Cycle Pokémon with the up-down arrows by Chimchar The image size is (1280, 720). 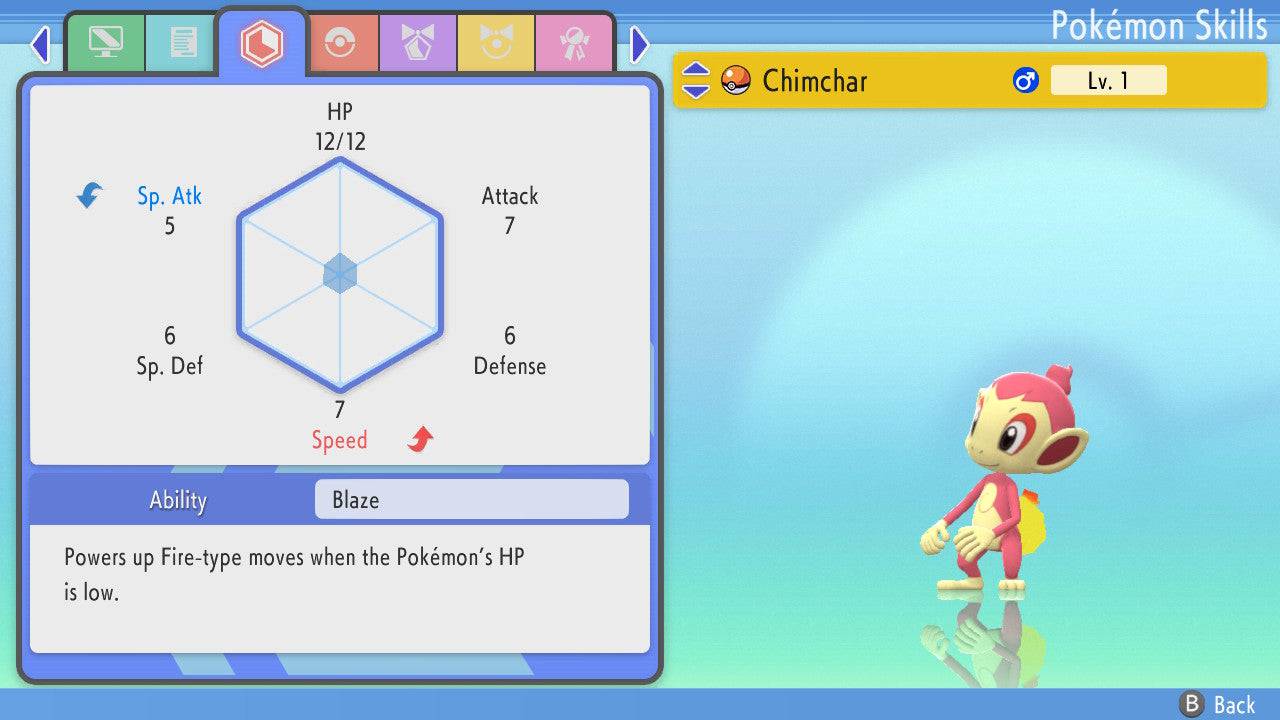[x=696, y=80]
